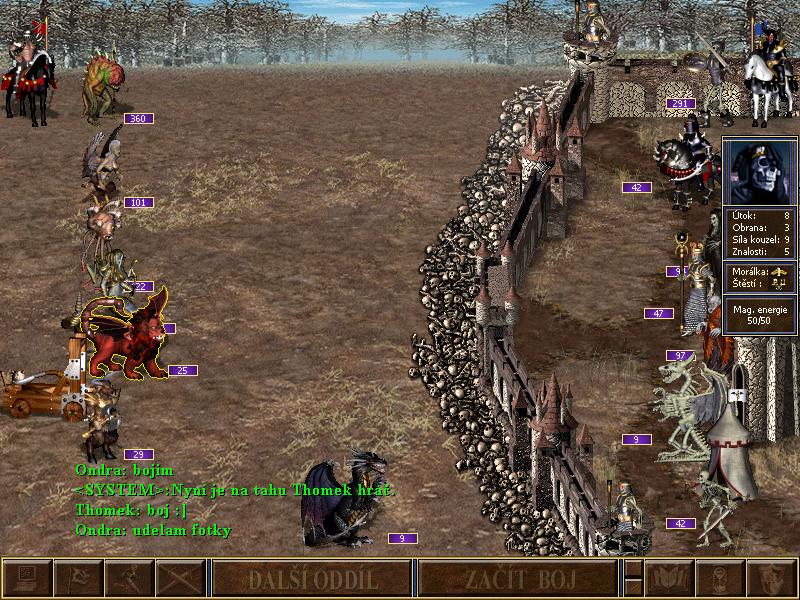Click the skull hero portrait in the stats panel

click(759, 171)
